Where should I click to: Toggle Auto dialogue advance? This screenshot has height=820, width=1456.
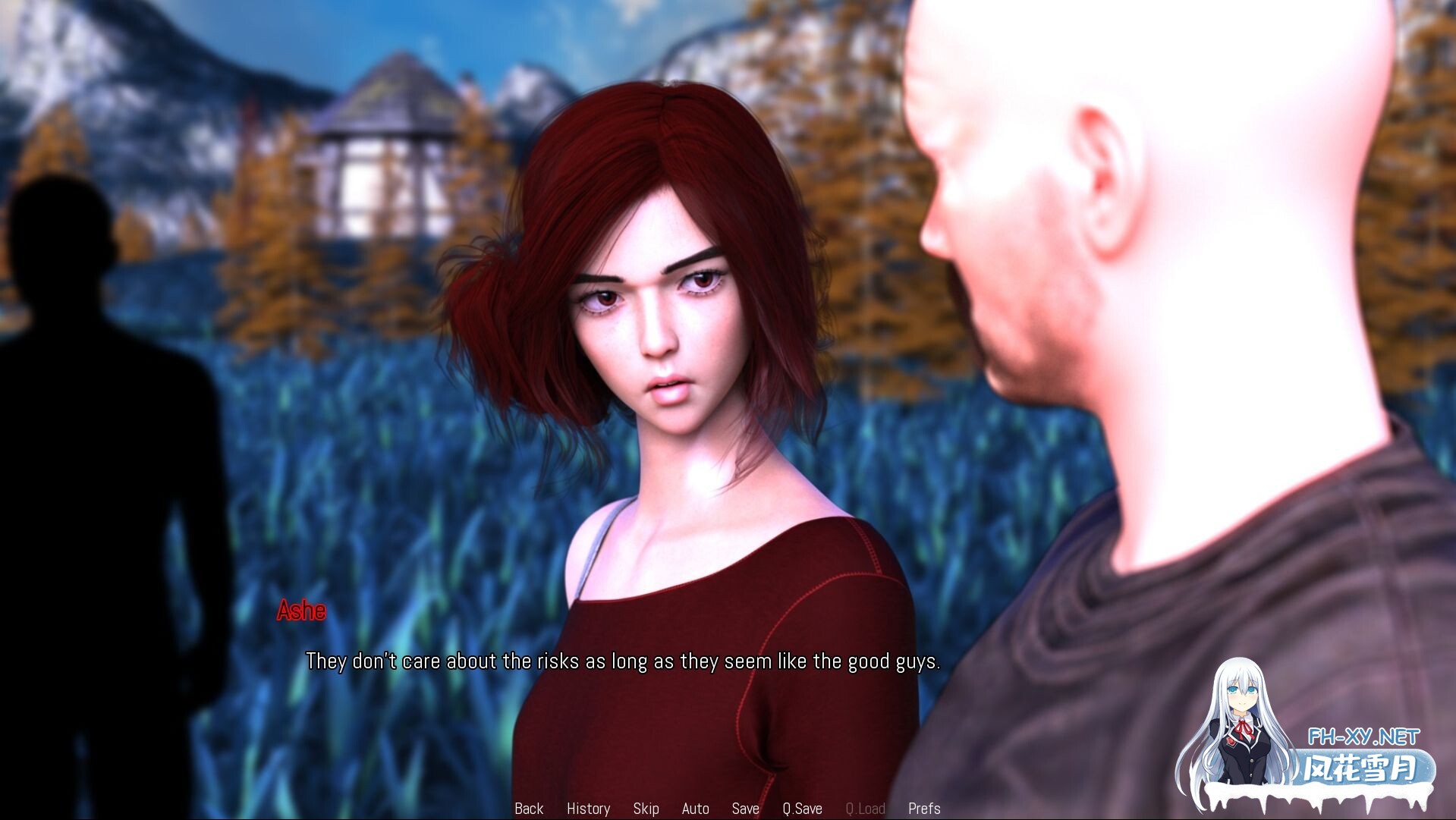pos(695,809)
